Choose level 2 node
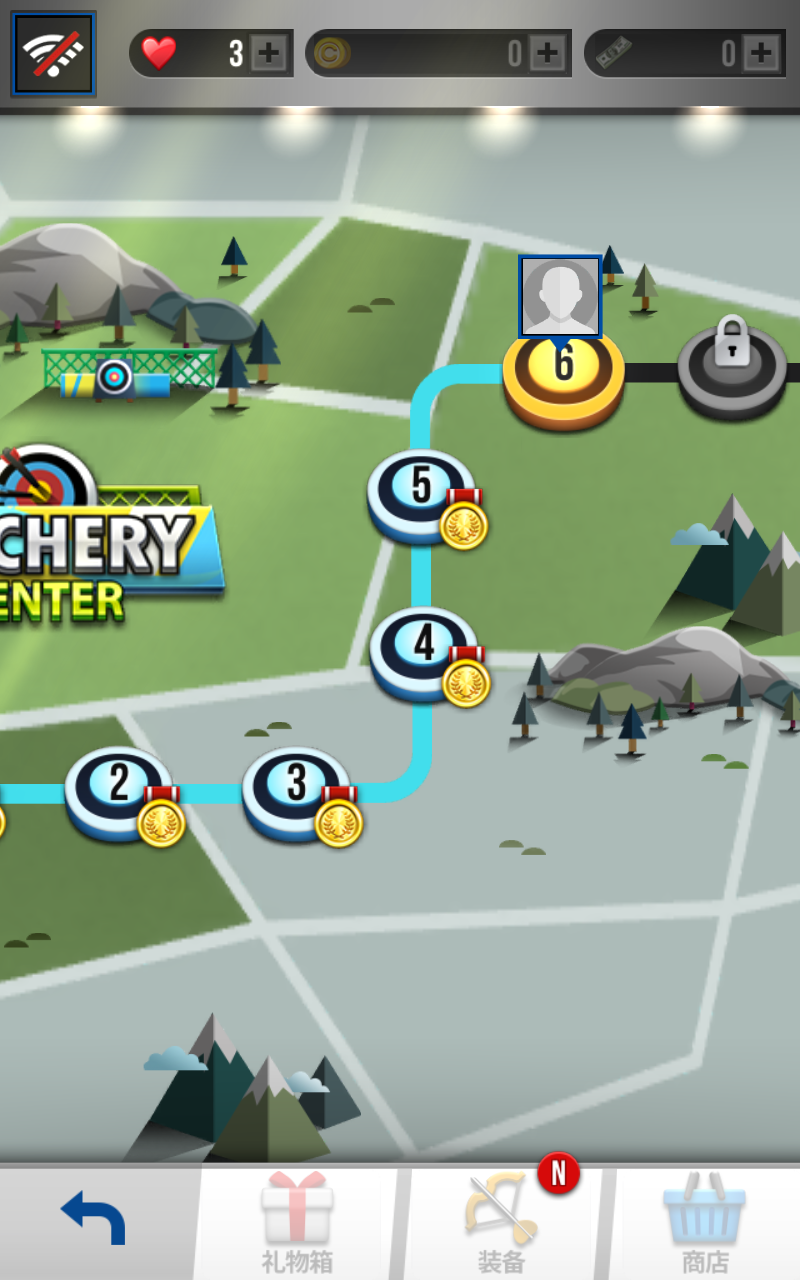This screenshot has height=1280, width=800. point(119,788)
